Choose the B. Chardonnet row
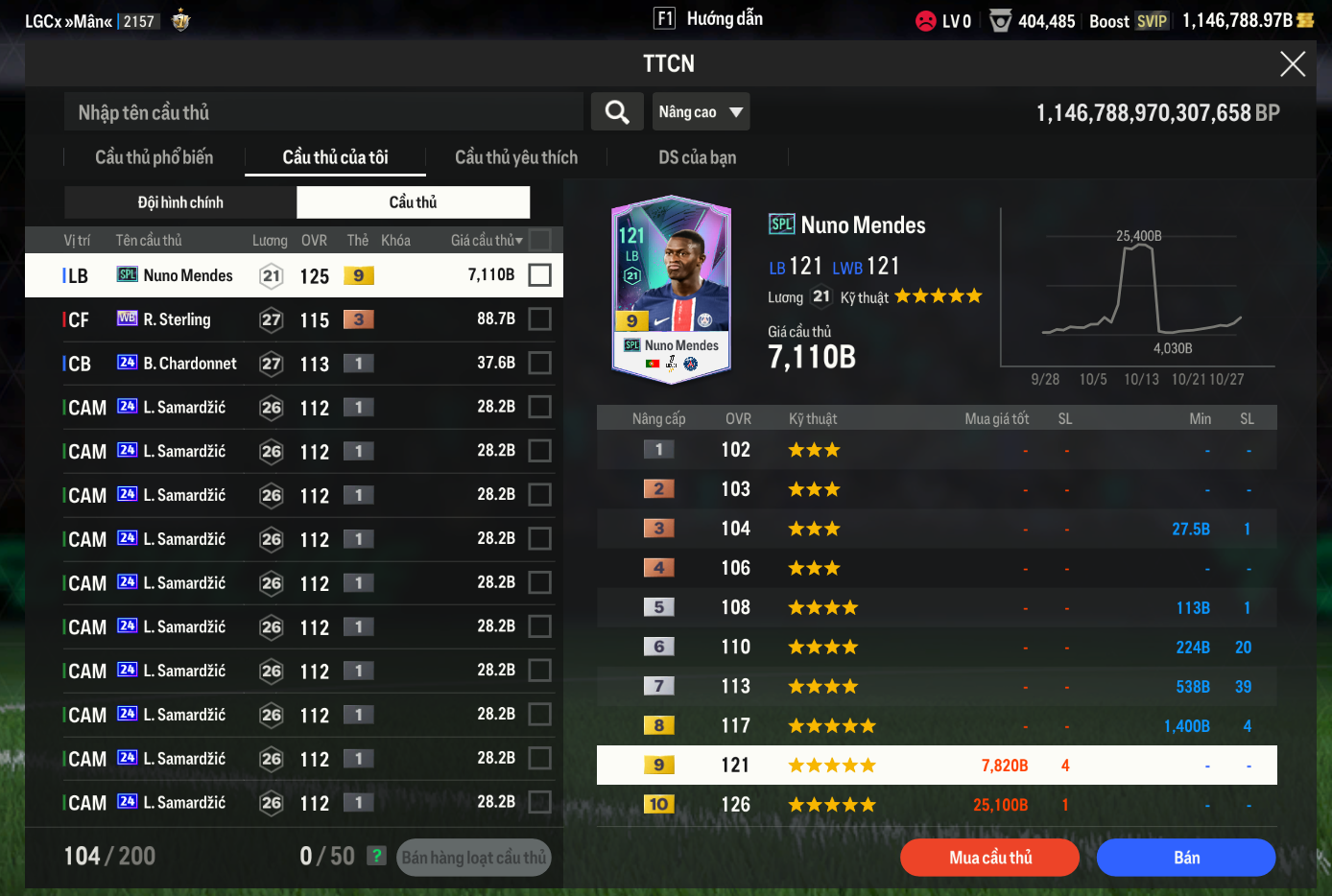The height and width of the screenshot is (896, 1332). pos(190,364)
